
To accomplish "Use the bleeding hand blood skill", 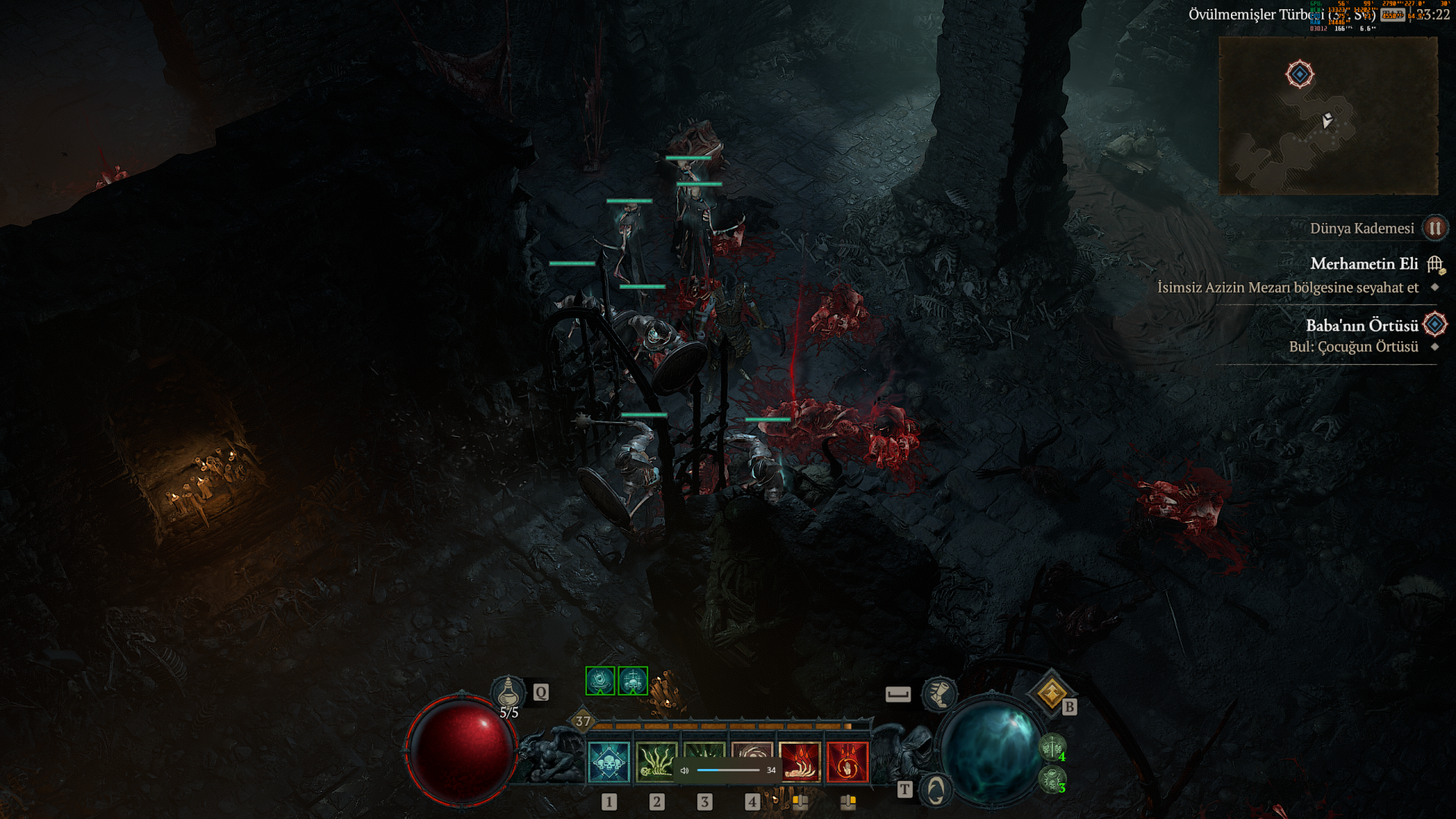I will point(799,761).
